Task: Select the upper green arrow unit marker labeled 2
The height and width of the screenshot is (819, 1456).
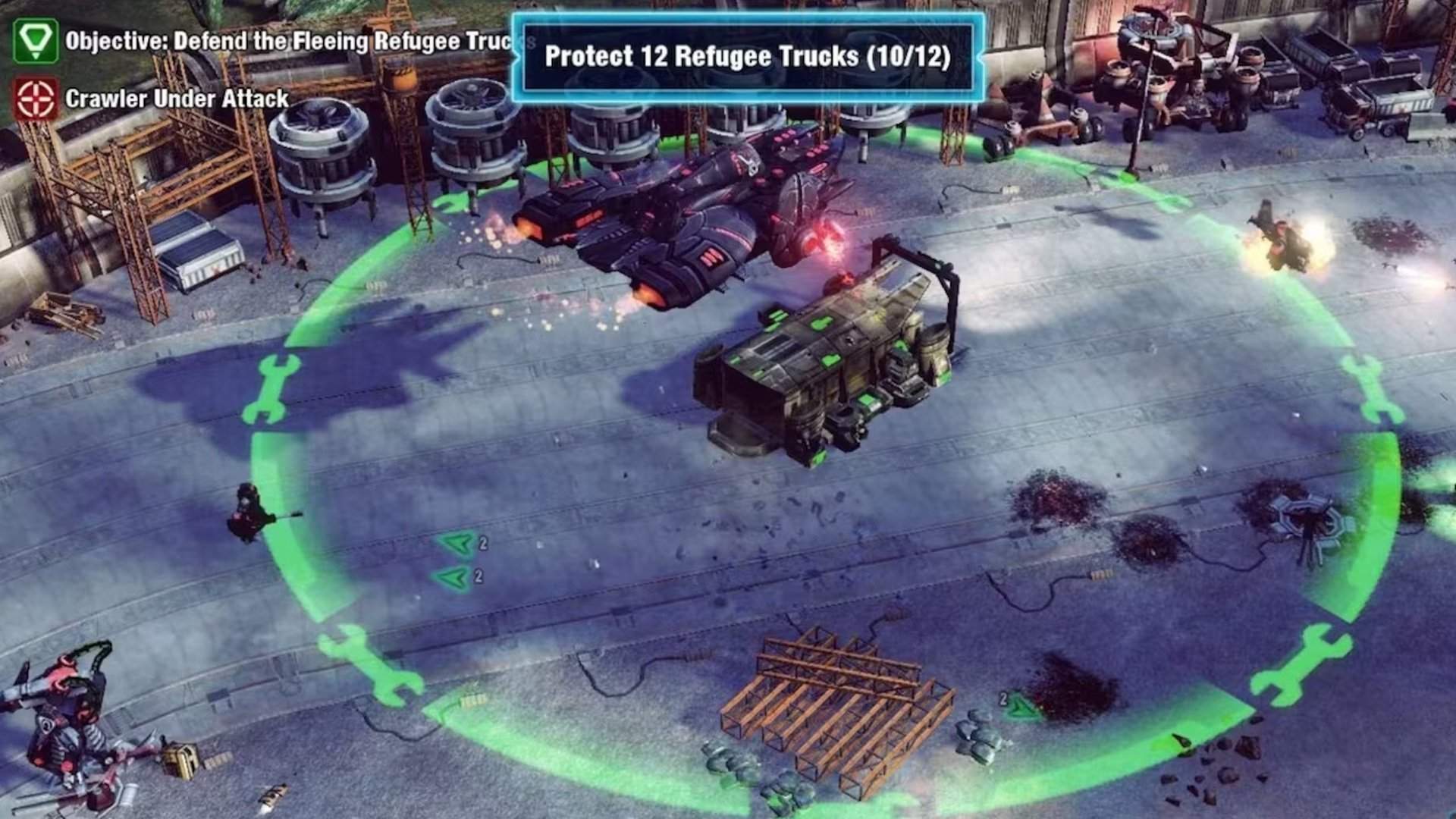Action: point(455,542)
